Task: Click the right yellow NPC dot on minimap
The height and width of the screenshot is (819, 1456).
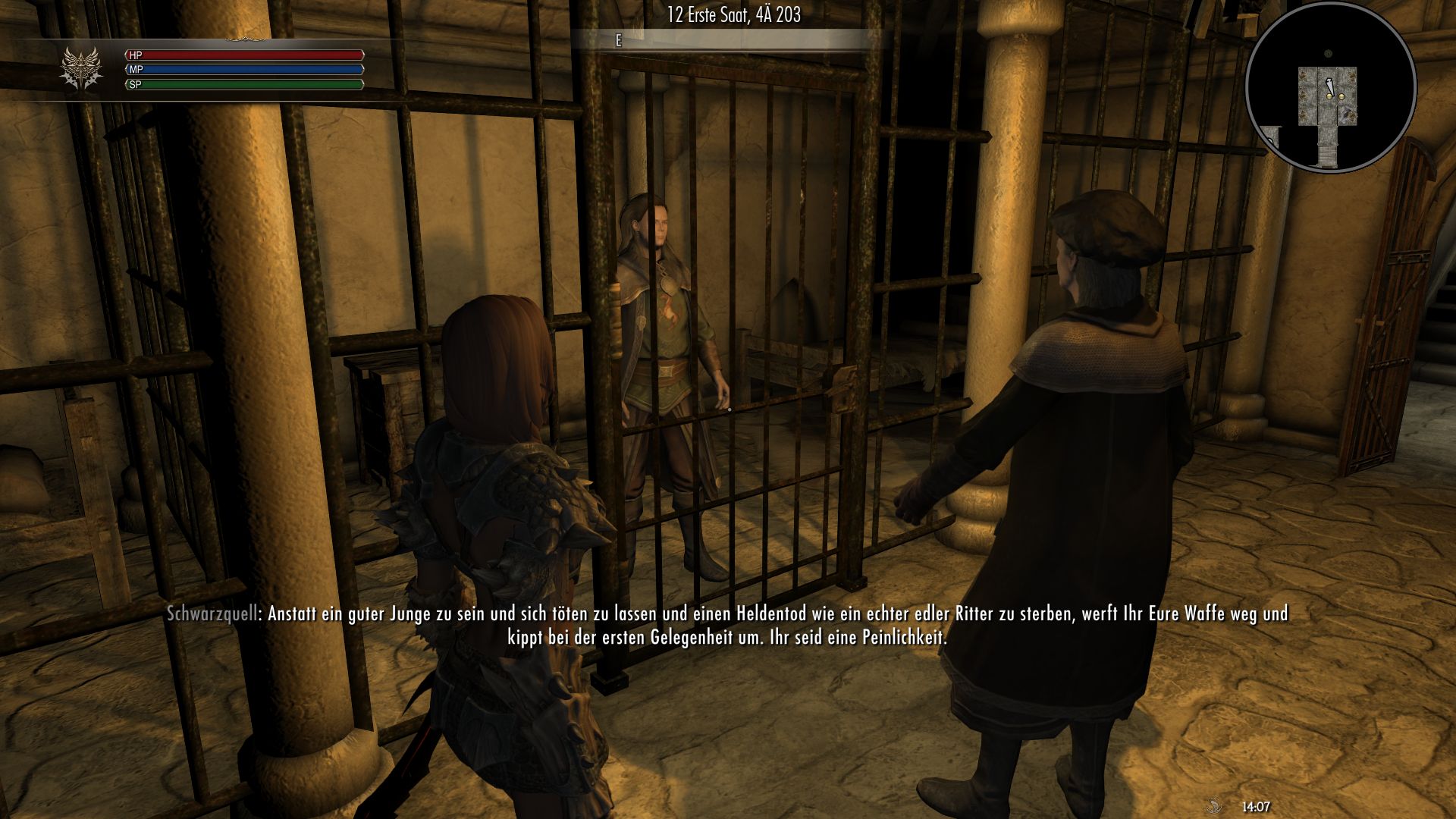Action: [x=1341, y=96]
